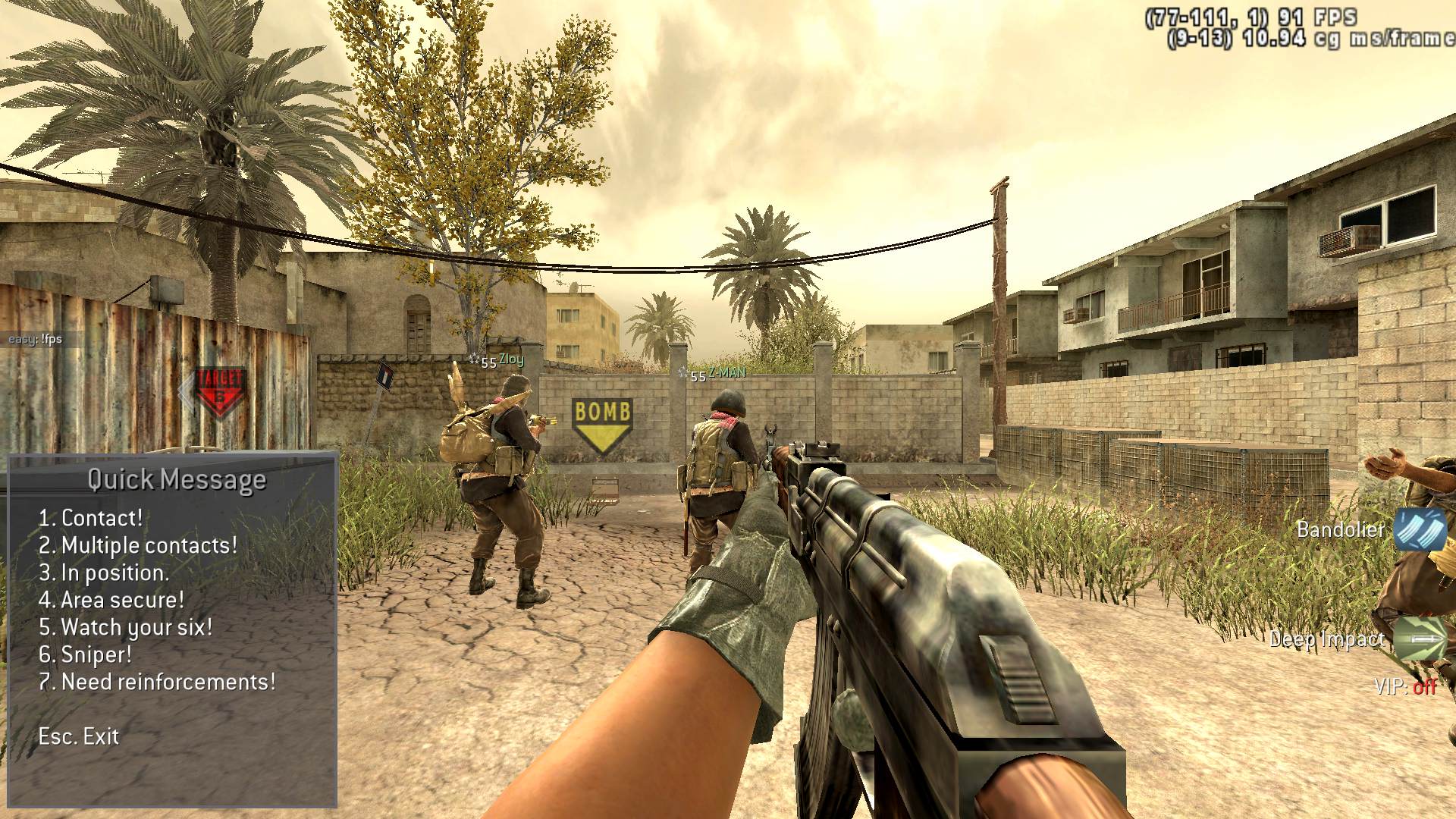Viewport: 1456px width, 819px height.
Task: Exit the Quick Message menu
Action: 79,737
